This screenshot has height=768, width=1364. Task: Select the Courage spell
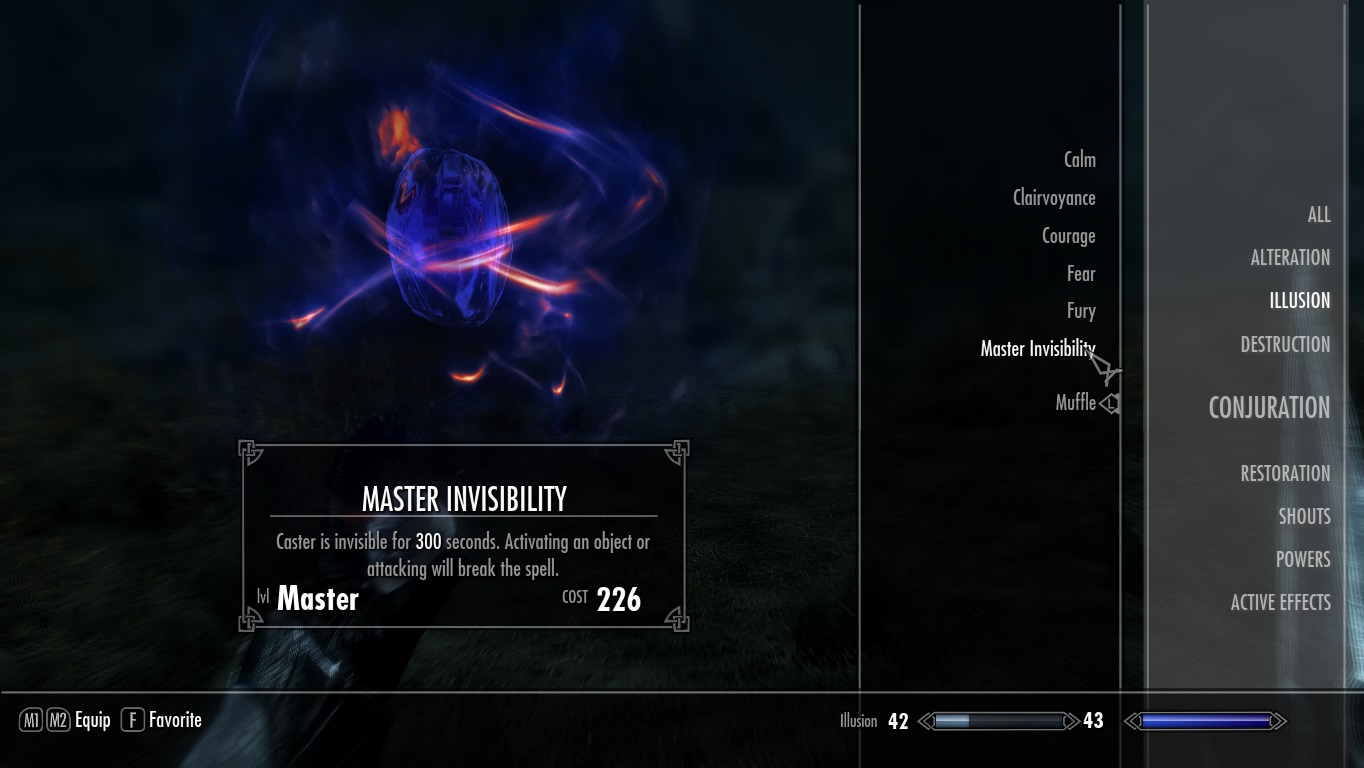pos(1068,236)
